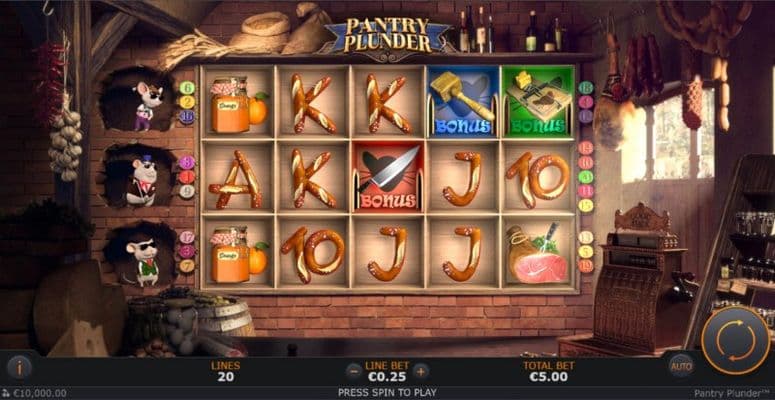Viewport: 775px width, 400px height.
Task: Open the info paytable button
Action: (x=19, y=366)
